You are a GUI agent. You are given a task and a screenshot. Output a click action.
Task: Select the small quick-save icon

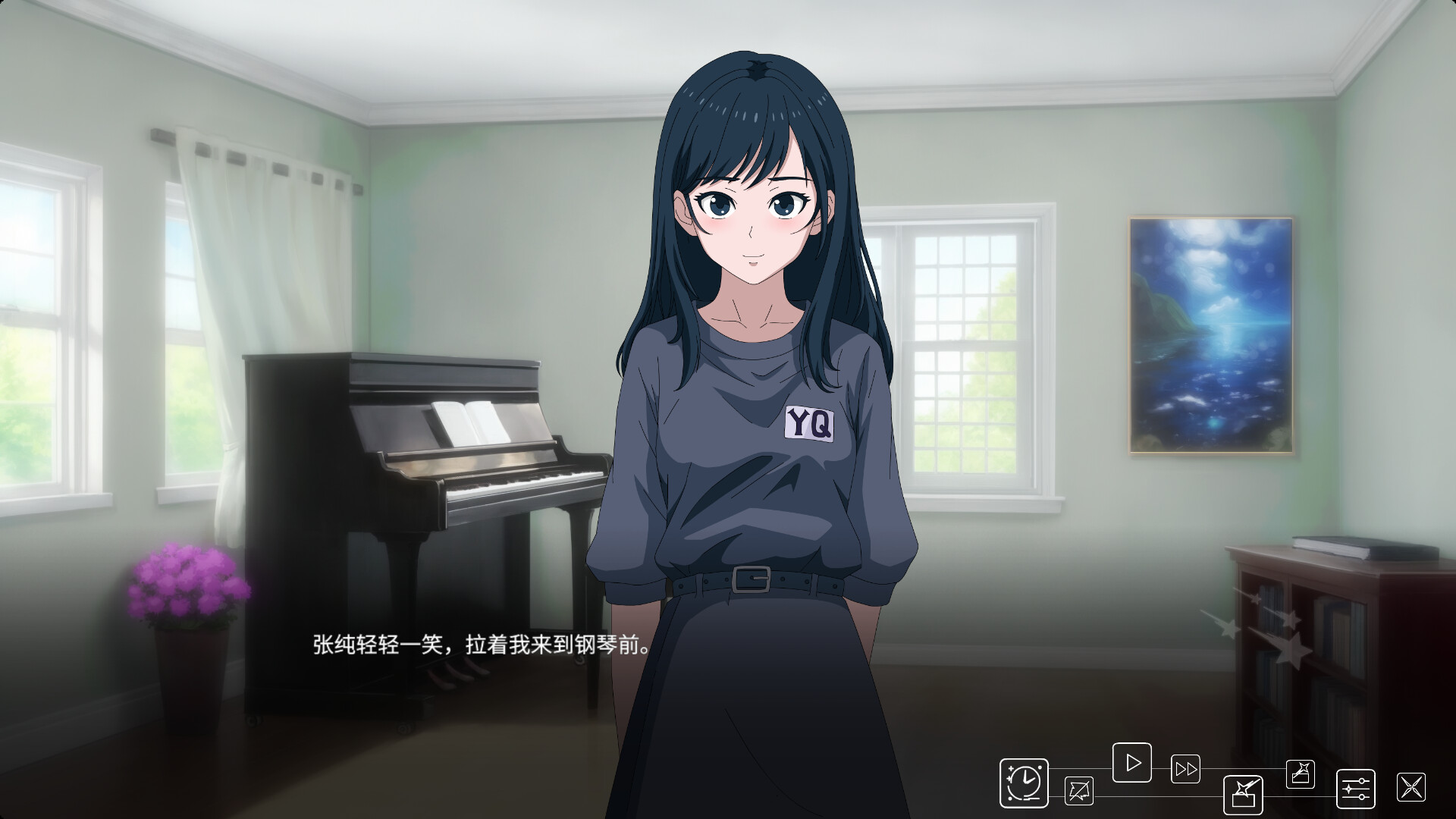click(1300, 773)
